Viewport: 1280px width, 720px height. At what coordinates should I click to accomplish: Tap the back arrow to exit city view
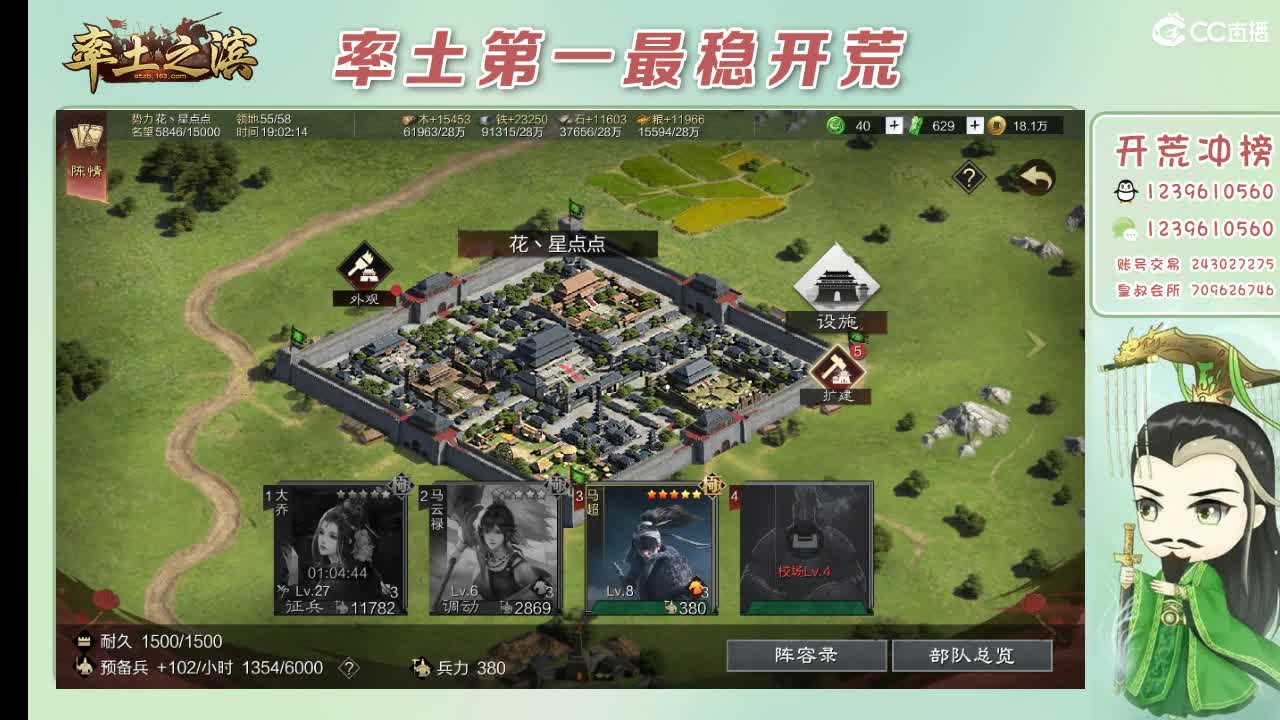pyautogui.click(x=1035, y=176)
